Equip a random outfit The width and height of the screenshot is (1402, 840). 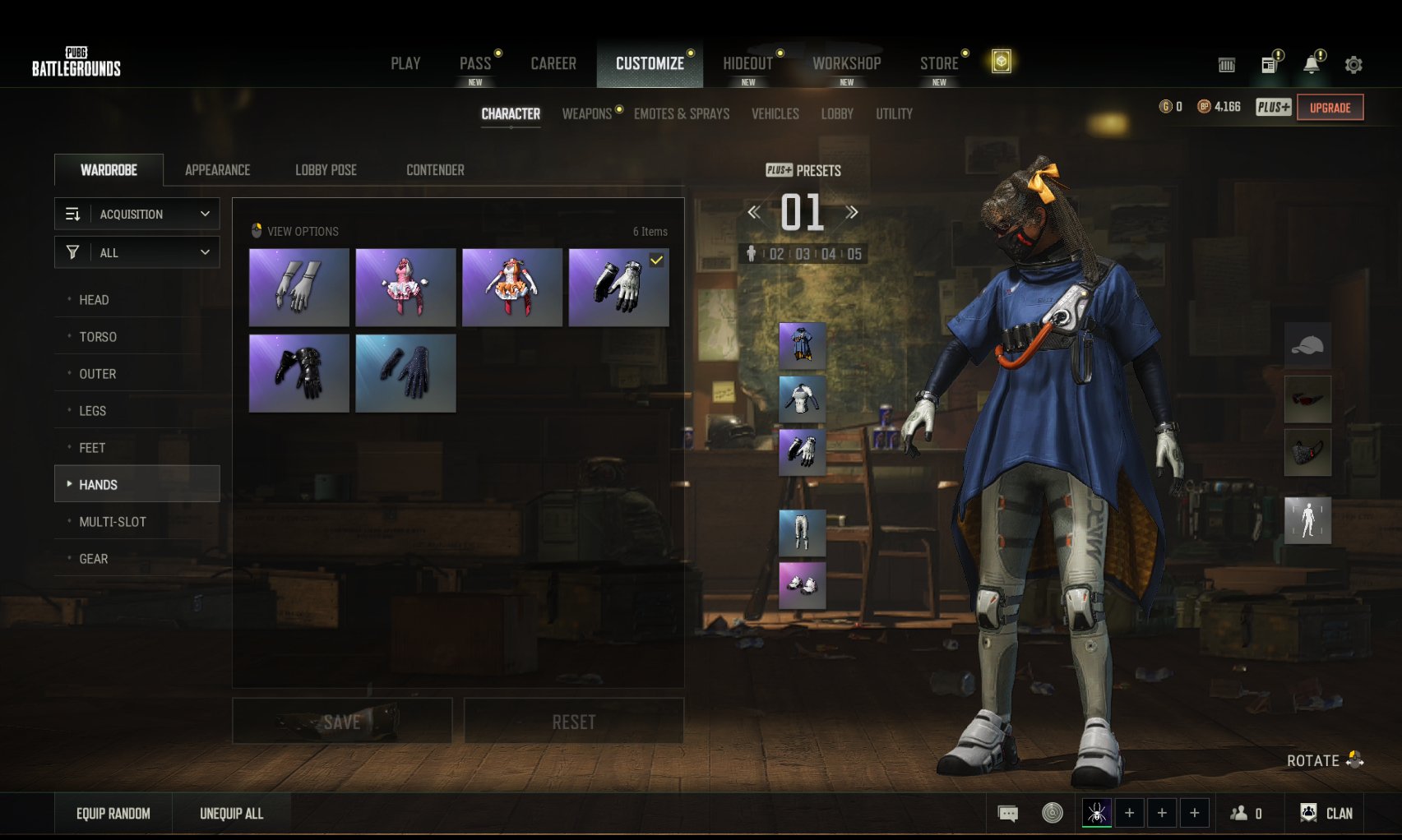coord(113,814)
